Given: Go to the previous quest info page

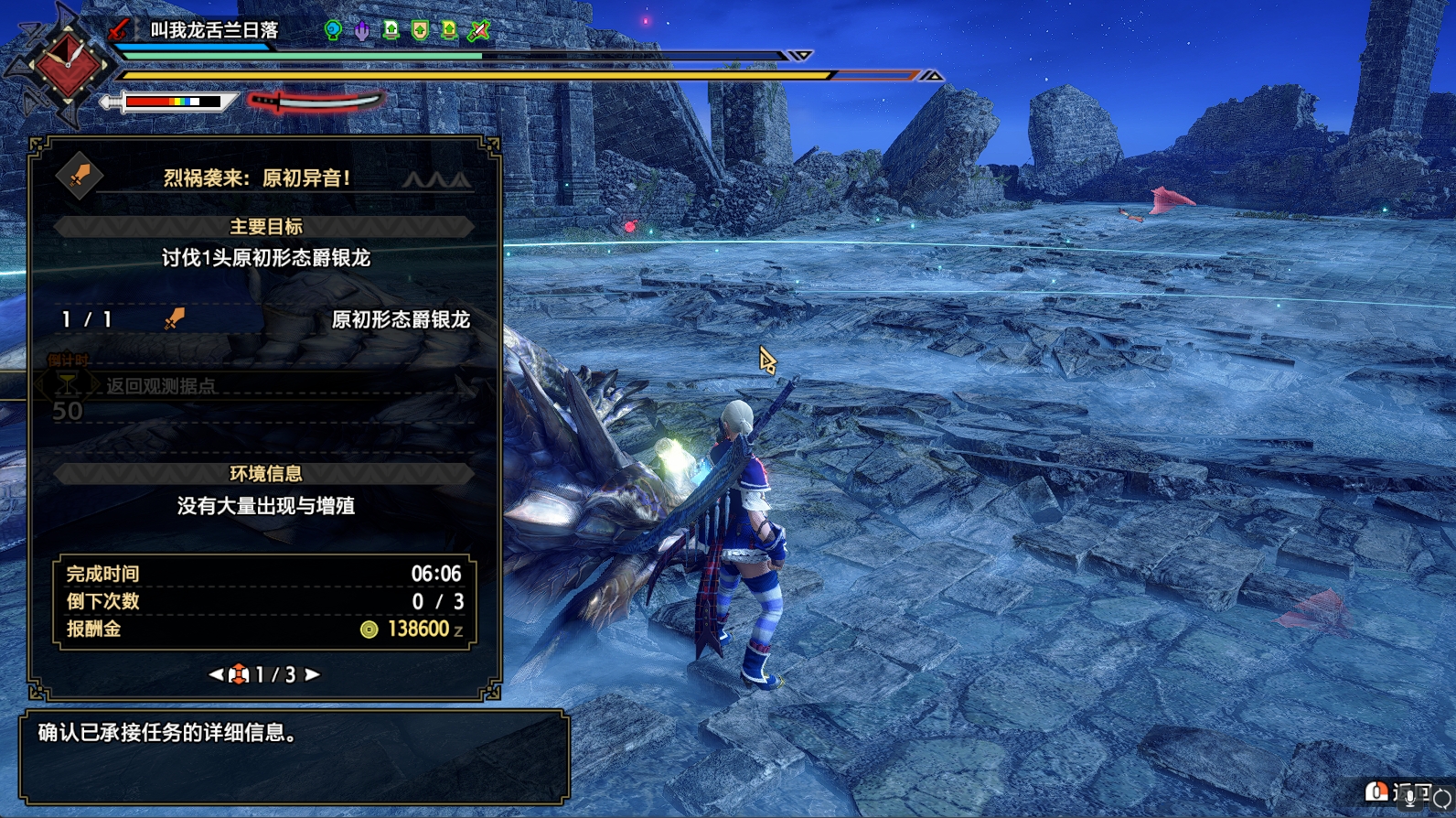Looking at the screenshot, I should (x=216, y=674).
